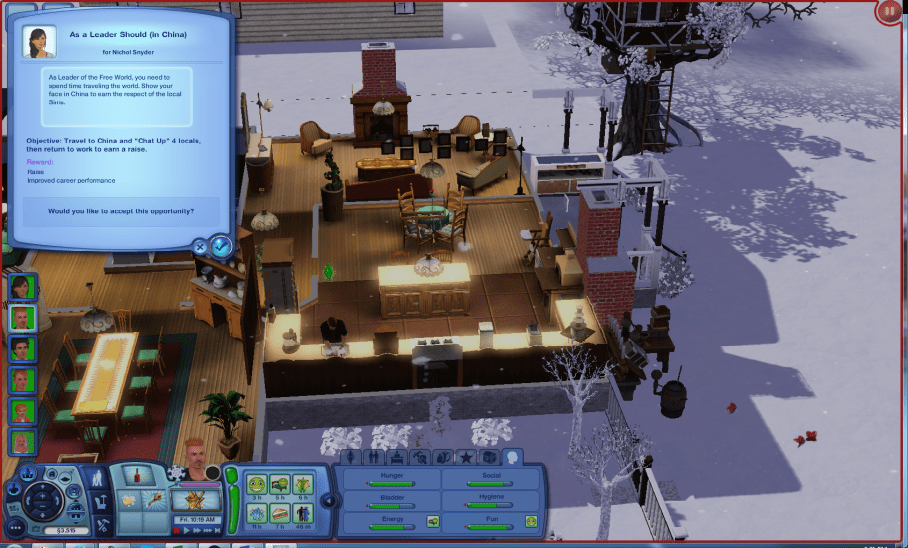This screenshot has width=908, height=548.
Task: Accept the opportunity with the checkmark button
Action: click(222, 245)
